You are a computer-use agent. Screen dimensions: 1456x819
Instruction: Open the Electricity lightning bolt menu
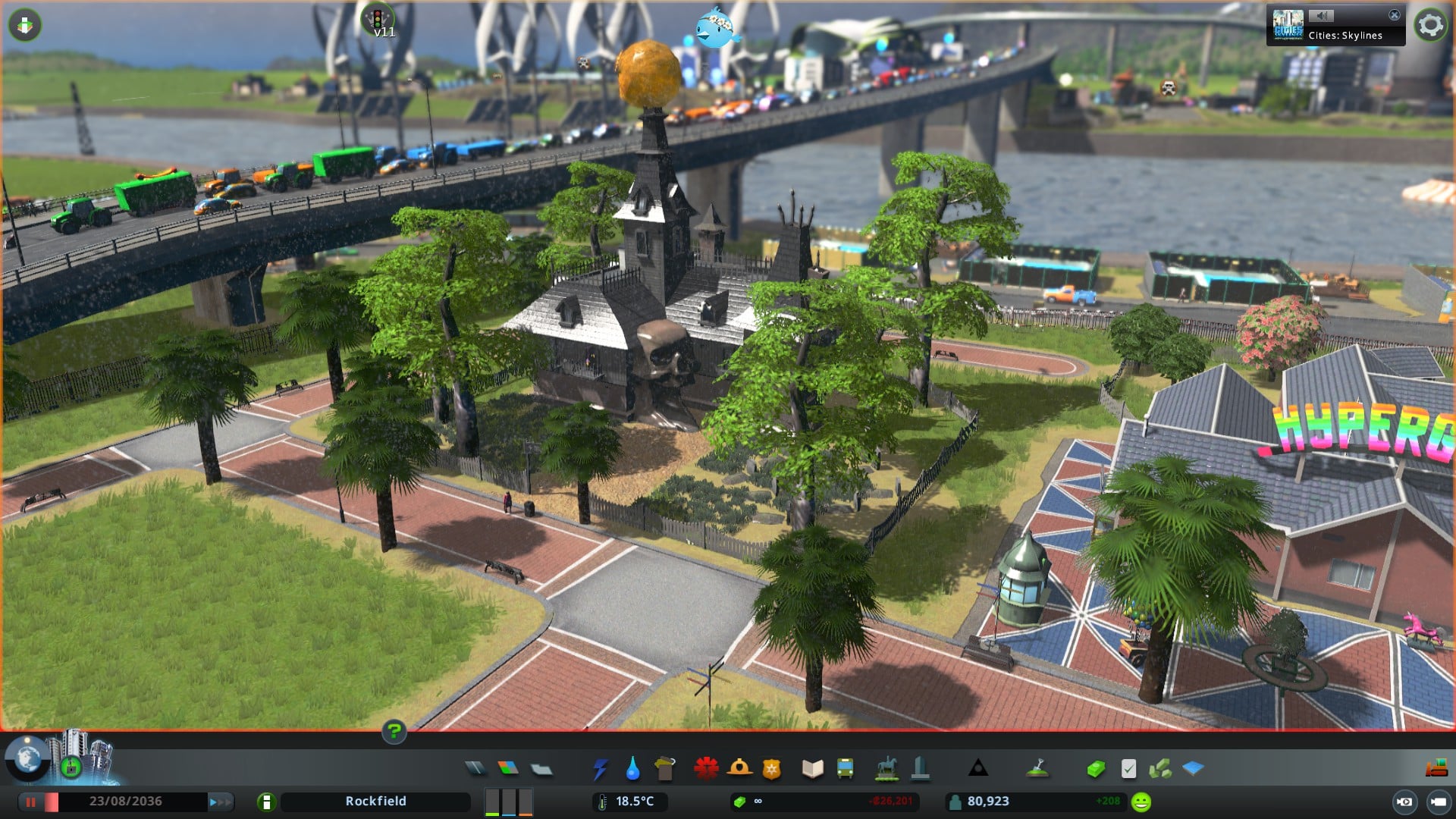[x=600, y=769]
